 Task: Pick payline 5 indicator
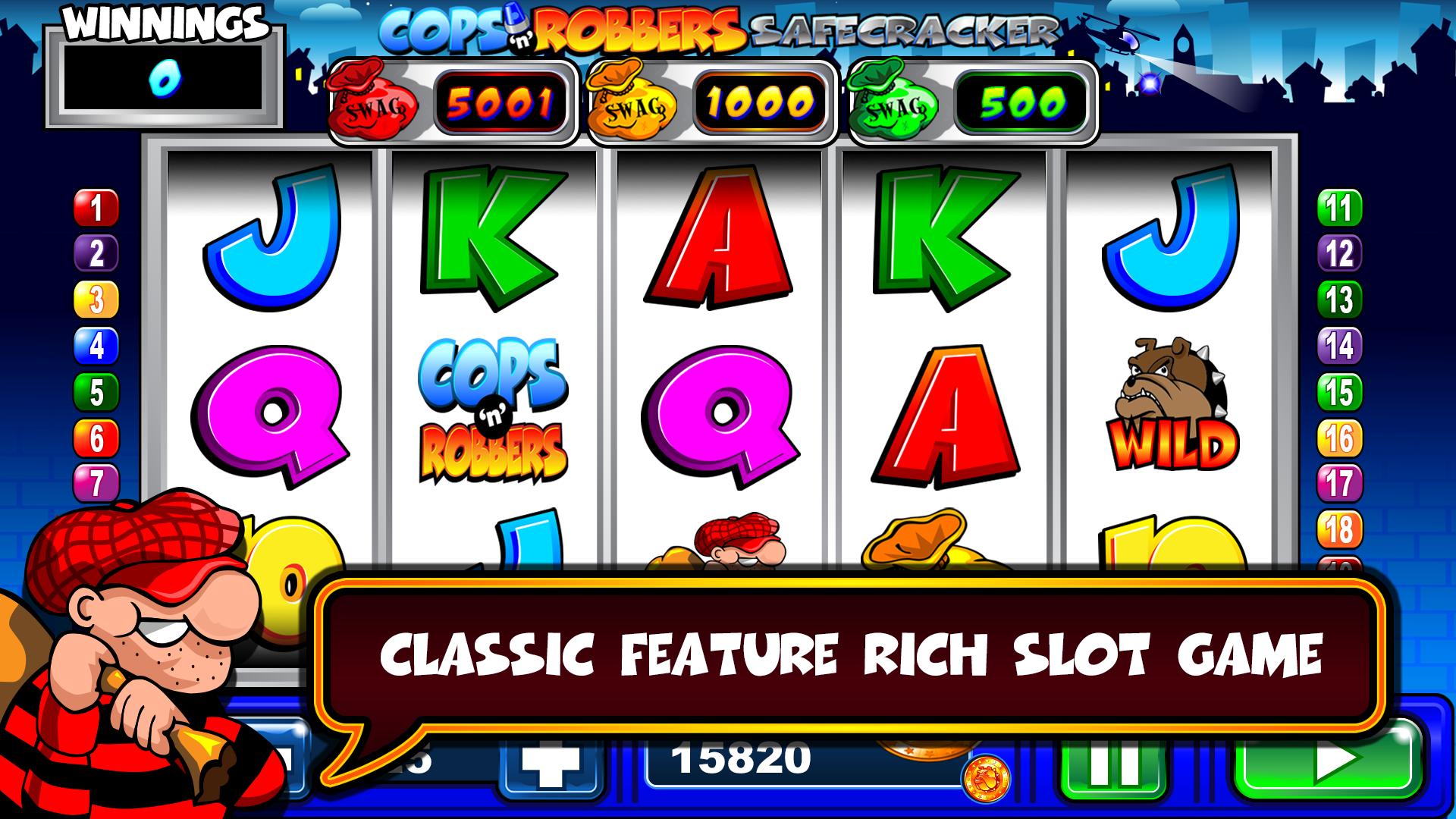coord(96,393)
